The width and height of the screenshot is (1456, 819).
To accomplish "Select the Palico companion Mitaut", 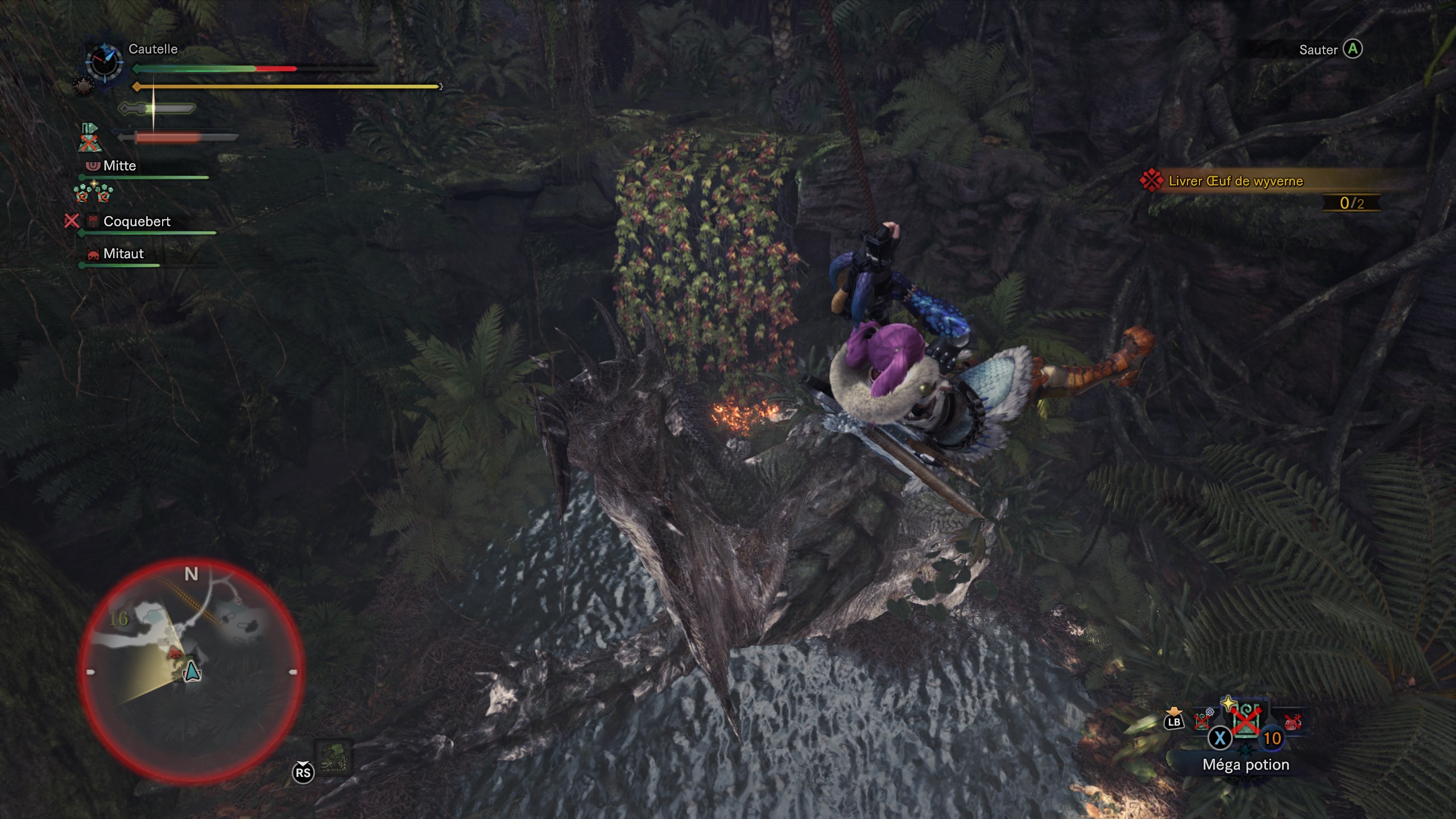I will (x=123, y=254).
